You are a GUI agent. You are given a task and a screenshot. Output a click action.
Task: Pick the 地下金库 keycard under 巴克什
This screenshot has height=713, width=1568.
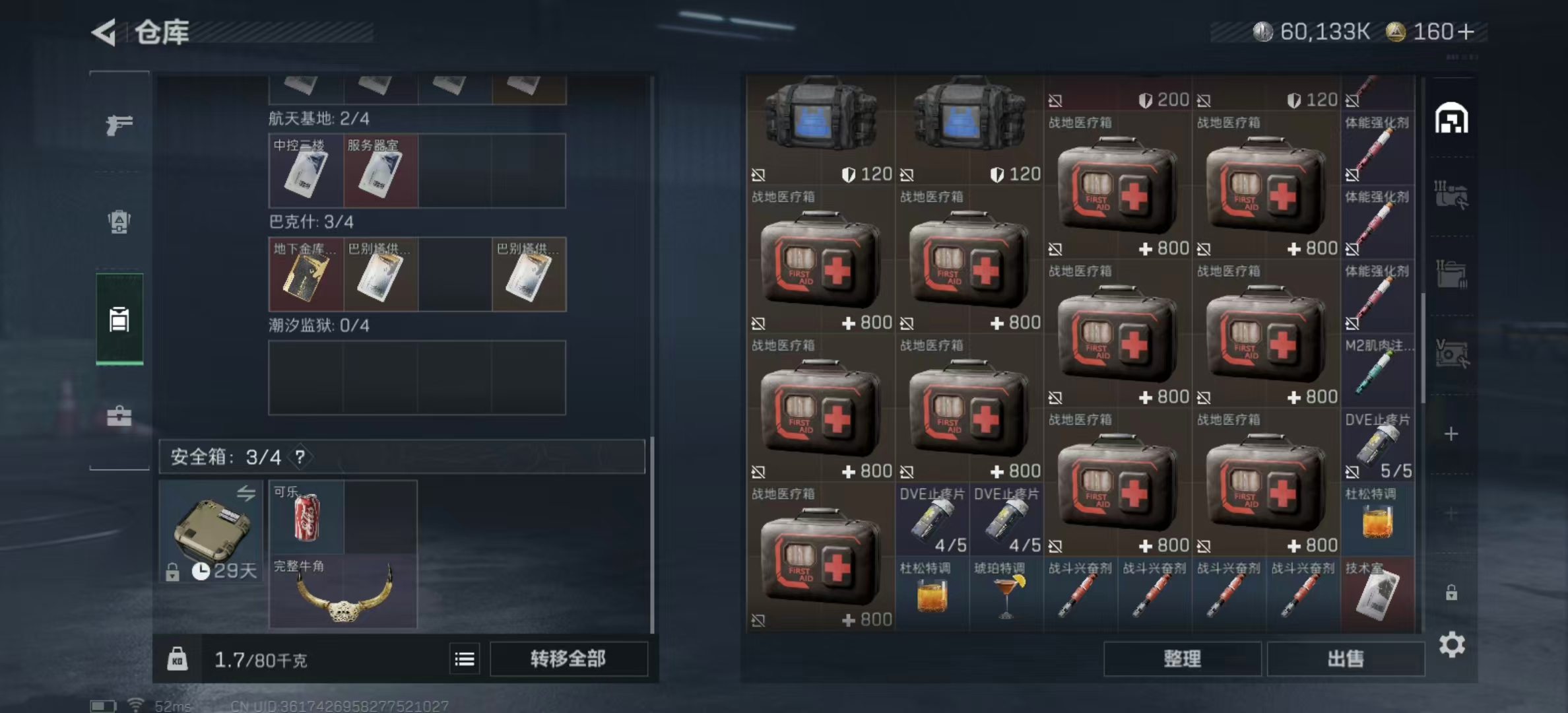pyautogui.click(x=306, y=275)
